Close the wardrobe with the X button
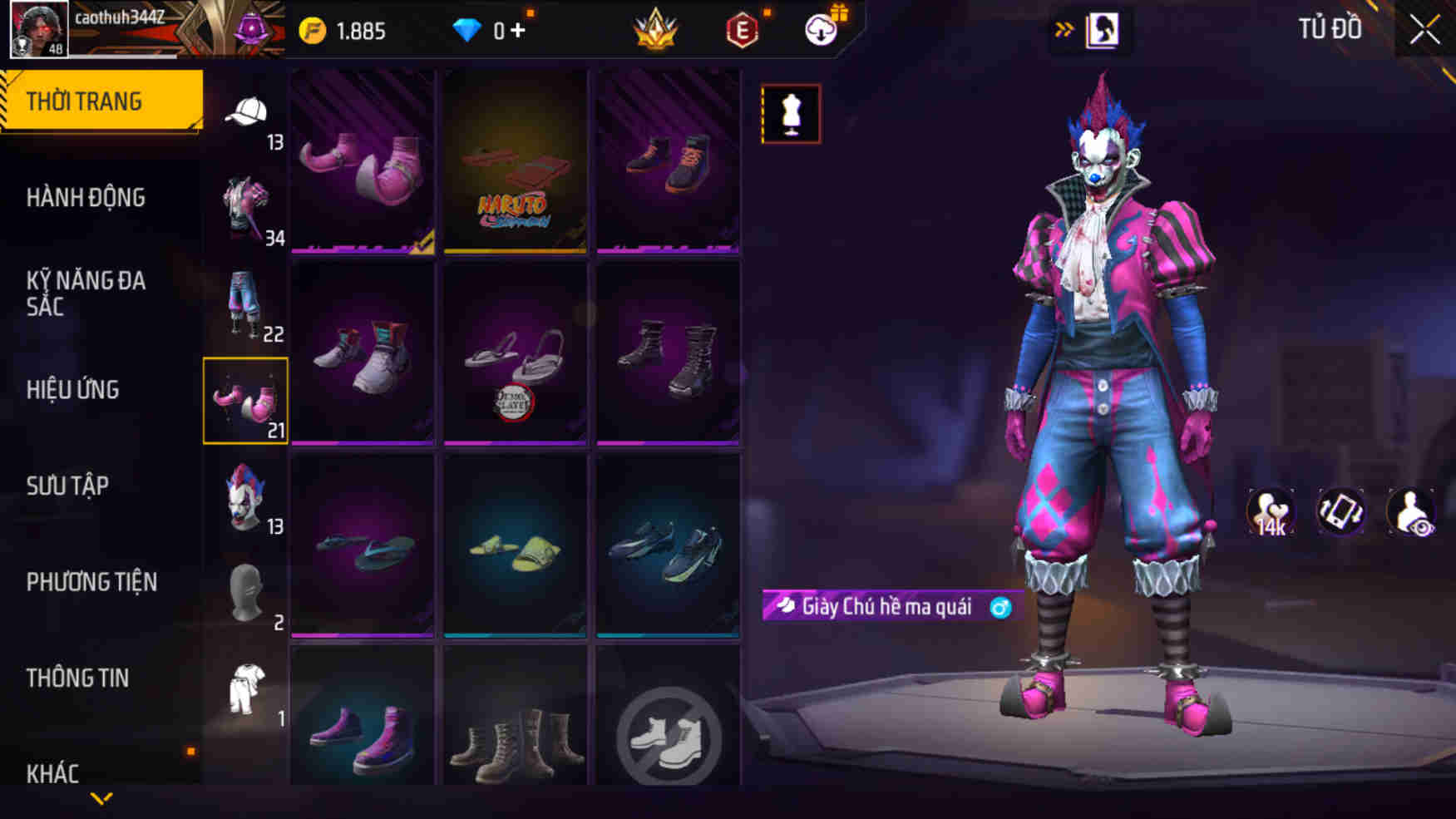The image size is (1456, 819). tap(1424, 31)
